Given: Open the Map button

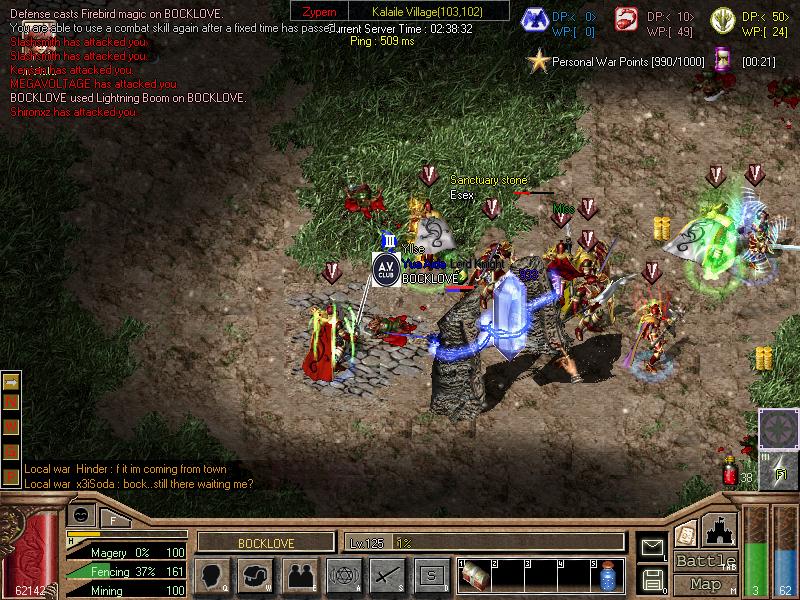Looking at the screenshot, I should point(705,584).
